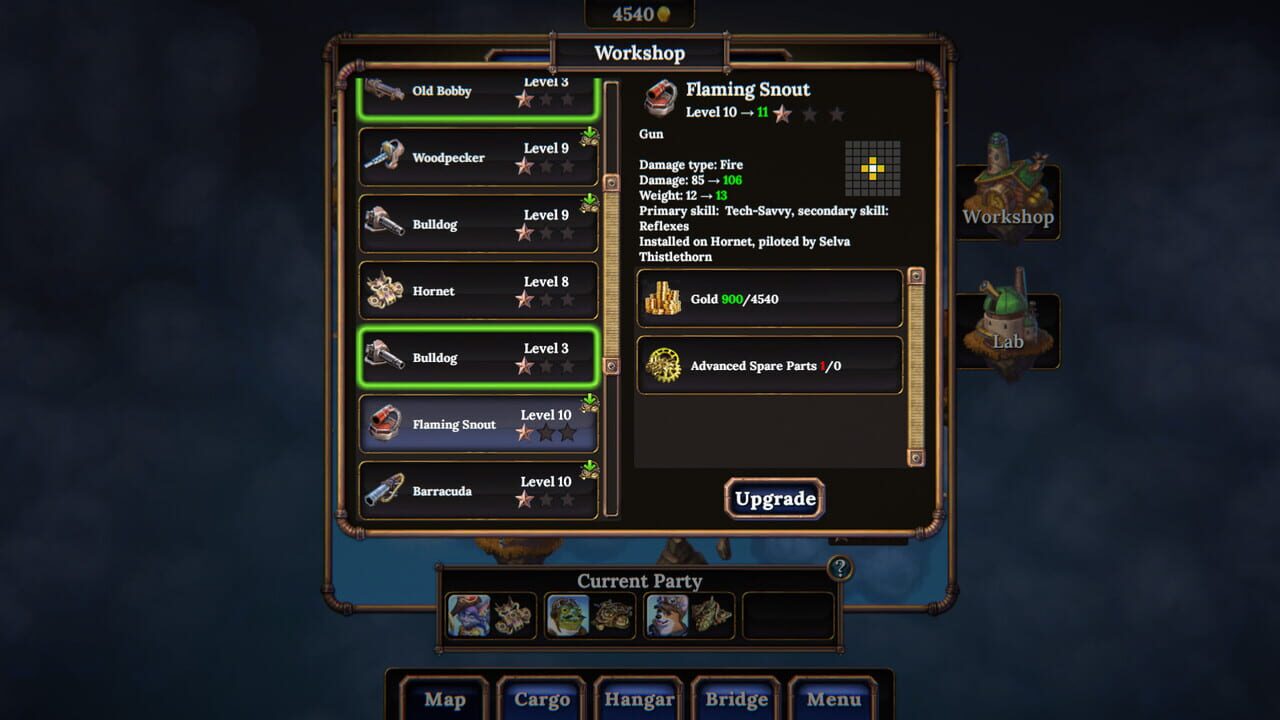
Task: Switch to the Map tab
Action: [x=444, y=700]
